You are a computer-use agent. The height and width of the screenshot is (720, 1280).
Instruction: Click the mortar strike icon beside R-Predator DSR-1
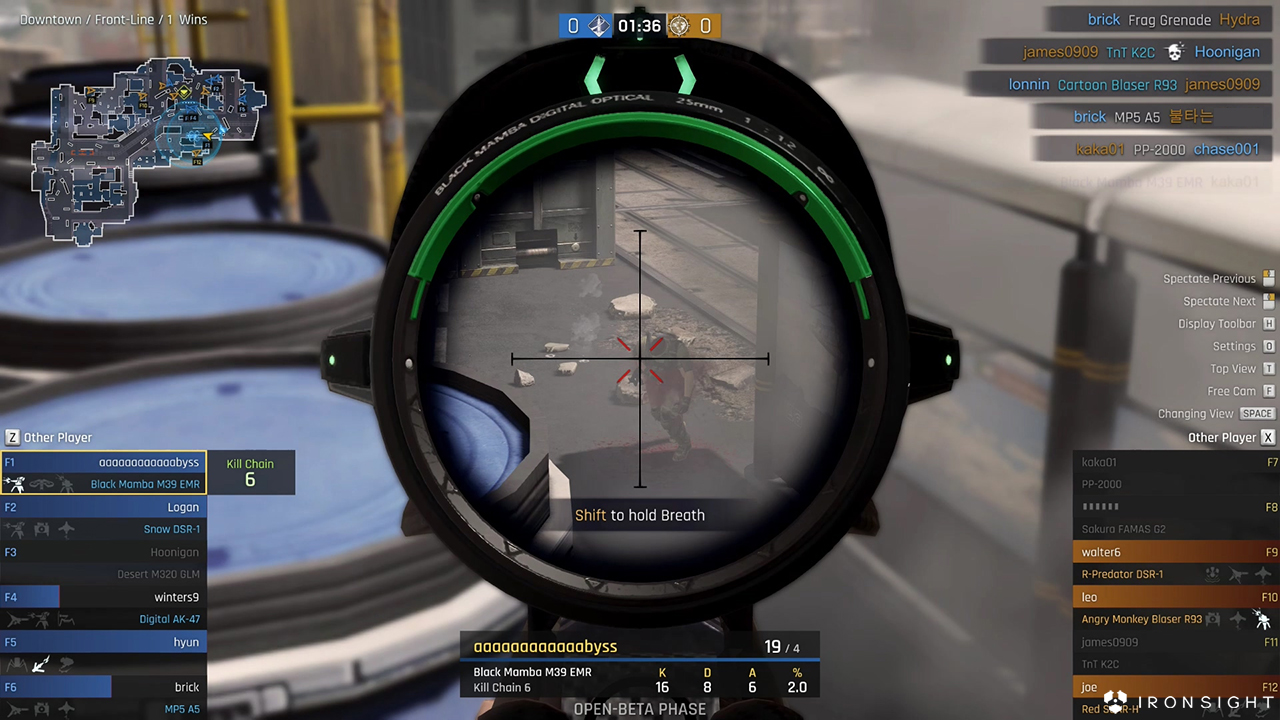[x=1212, y=576]
